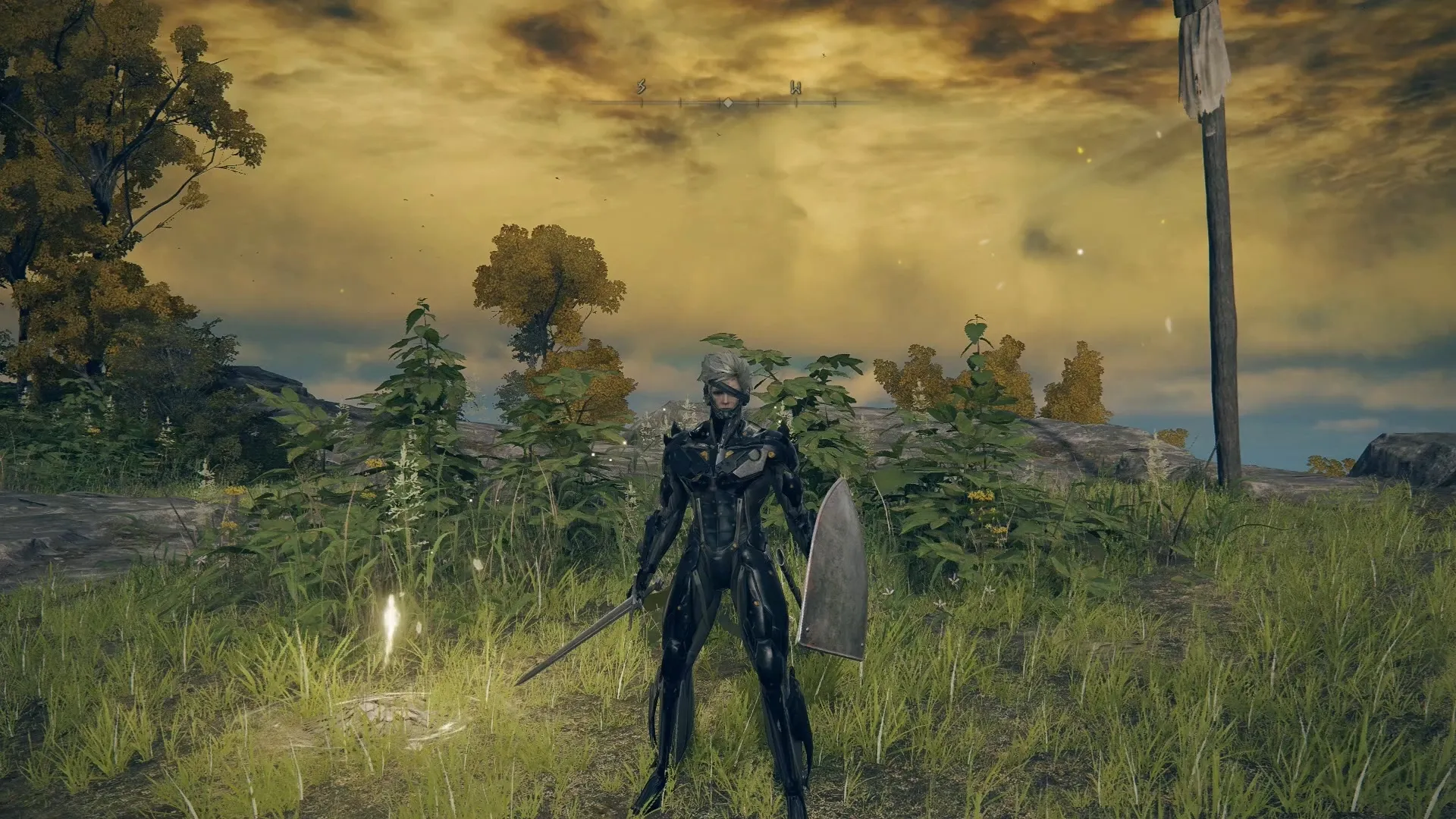1456x819 pixels.
Task: Click the compass bar at the top
Action: 726,101
